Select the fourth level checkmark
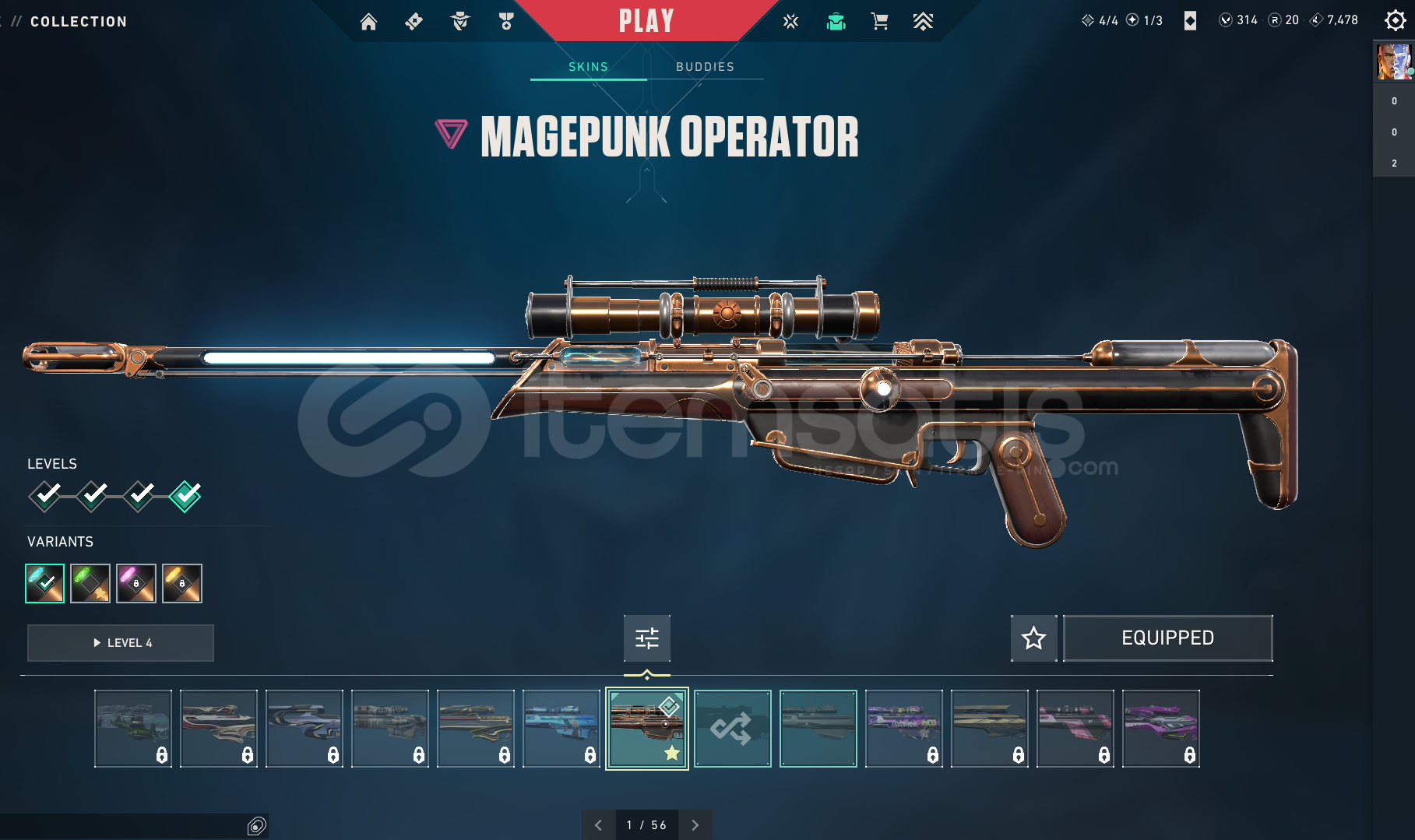 coord(185,495)
